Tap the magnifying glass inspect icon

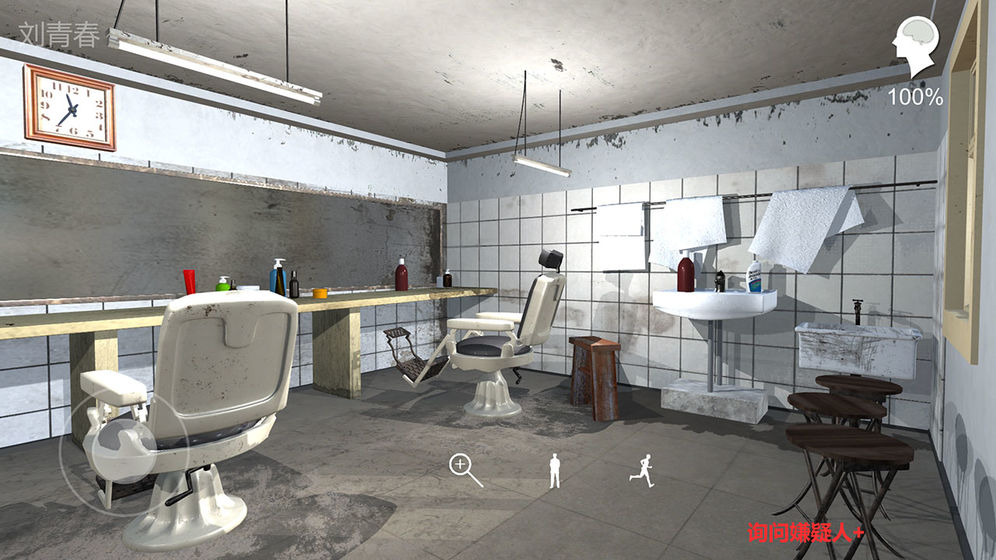pyautogui.click(x=463, y=467)
